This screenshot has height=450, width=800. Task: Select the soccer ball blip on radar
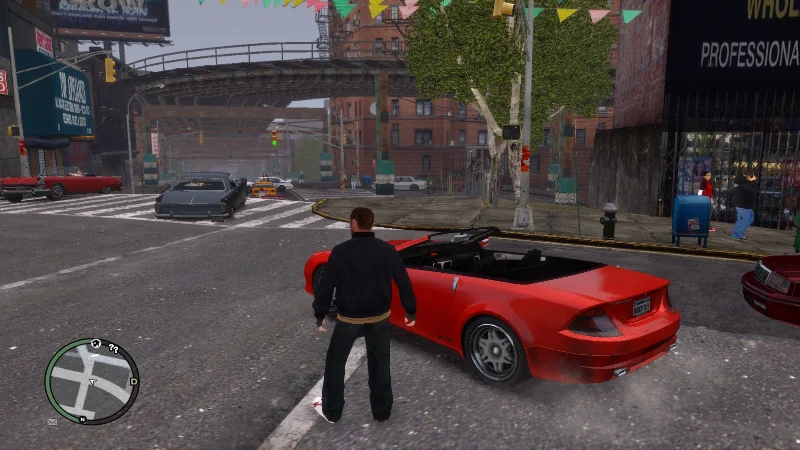pos(96,344)
